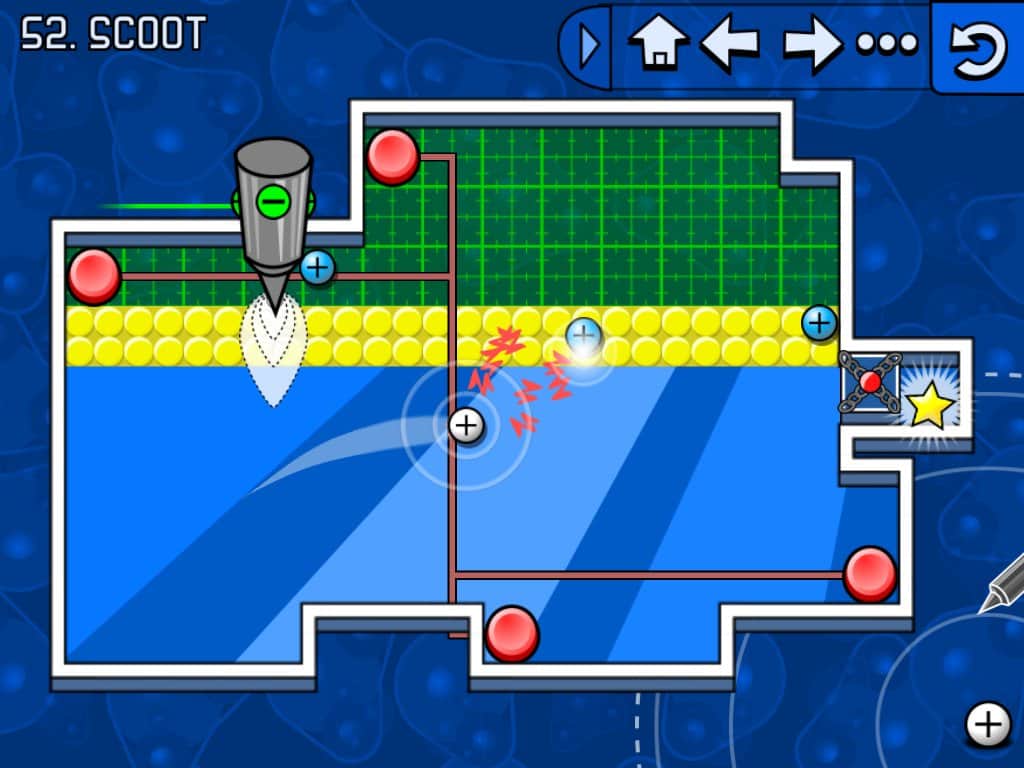
Task: Restart the level with the circular arrow
Action: (x=978, y=47)
